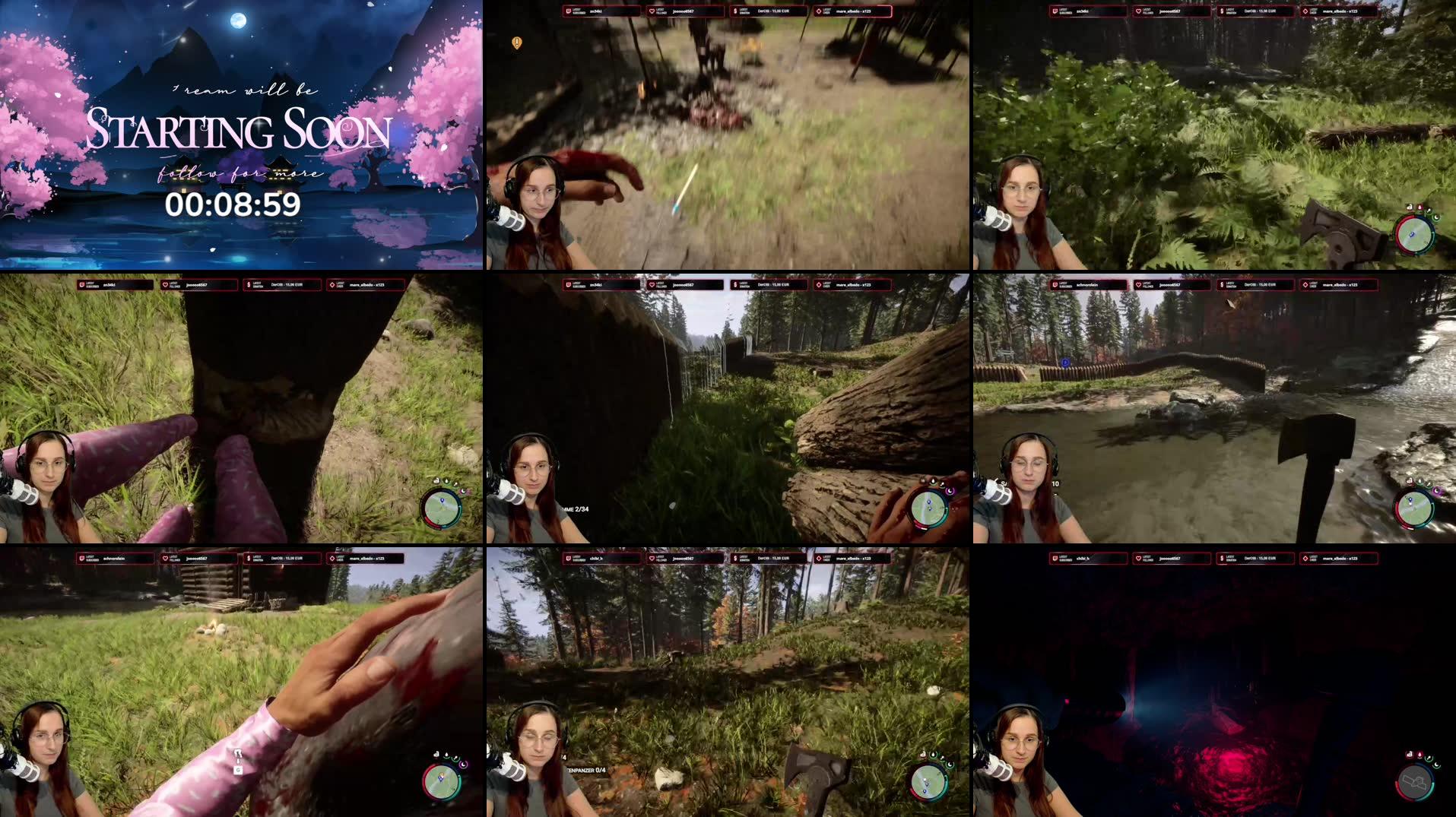1456x817 pixels.
Task: Expand the LATEST DONATION DerCIB panel
Action: (x=768, y=11)
